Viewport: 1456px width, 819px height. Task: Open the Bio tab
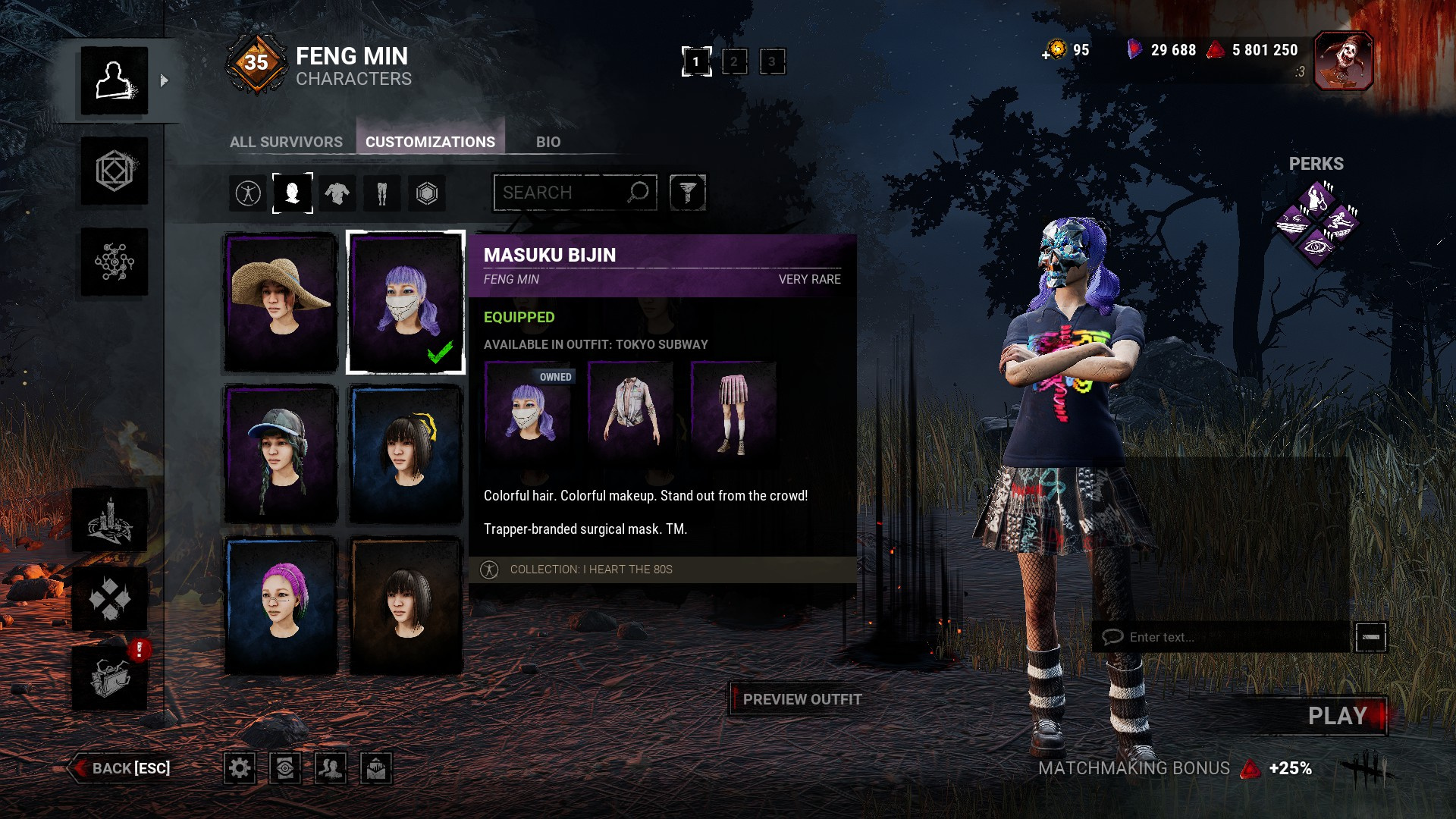point(548,142)
